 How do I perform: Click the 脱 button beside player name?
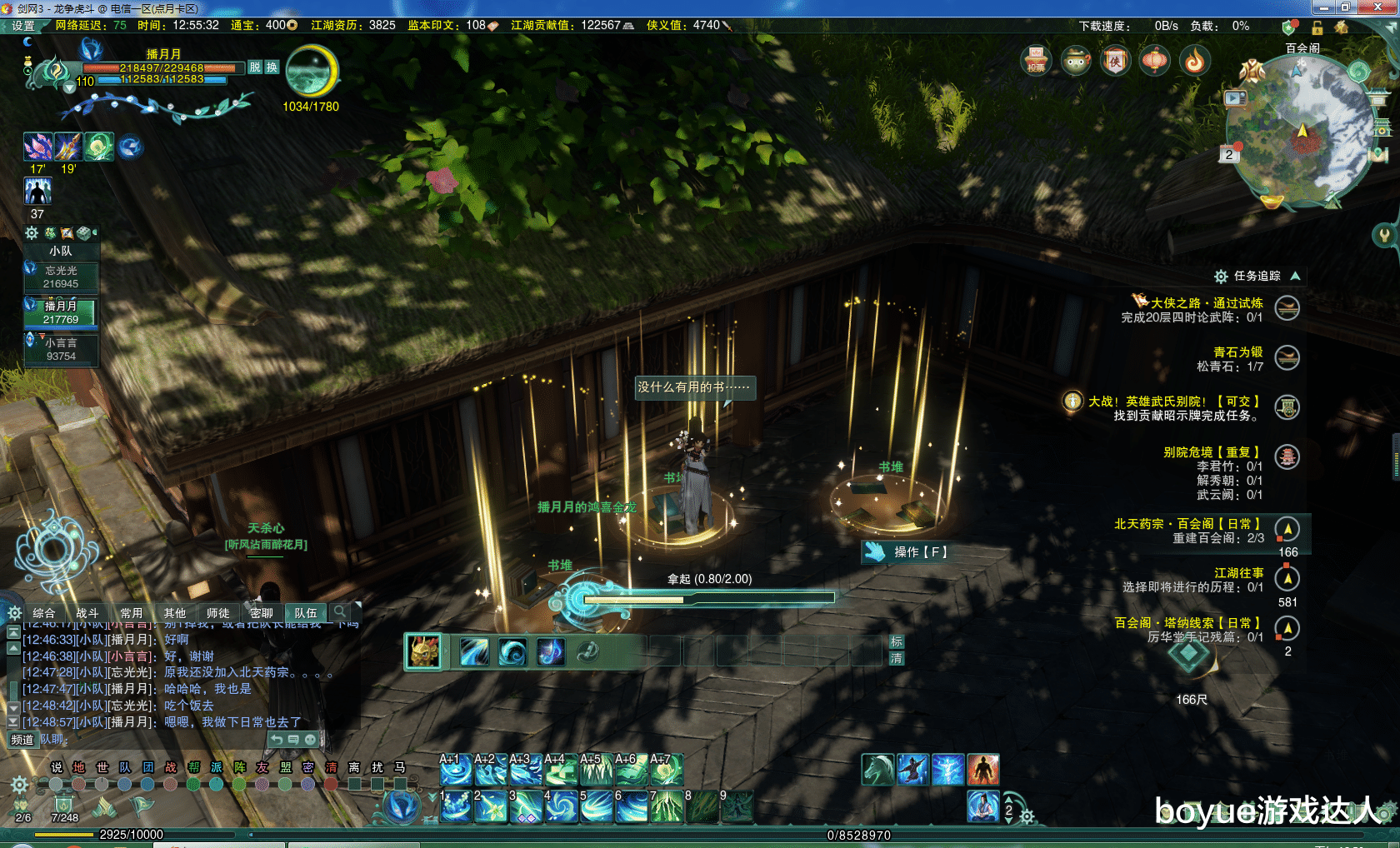pos(255,67)
